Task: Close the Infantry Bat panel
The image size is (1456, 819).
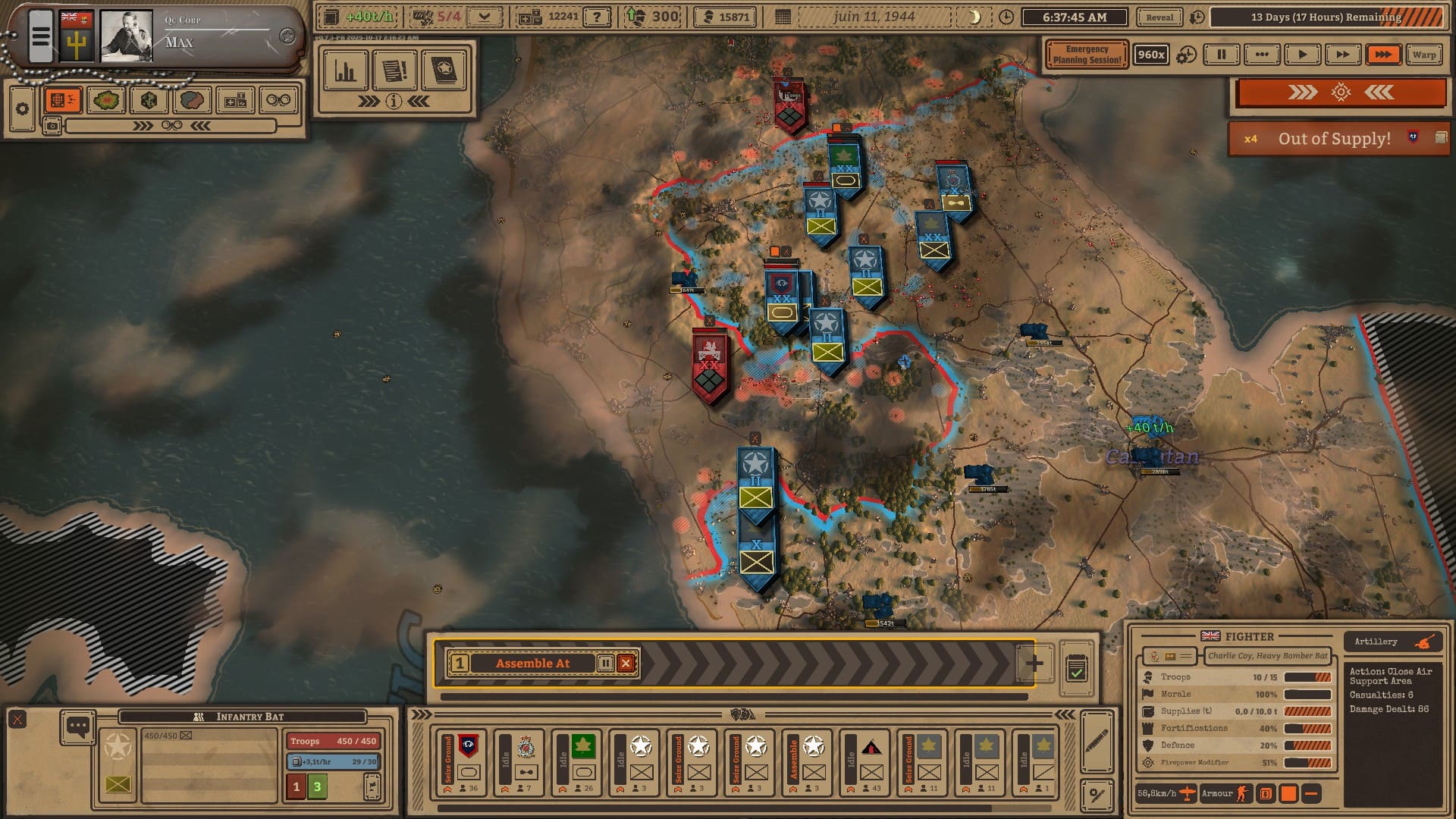Action: point(17,719)
